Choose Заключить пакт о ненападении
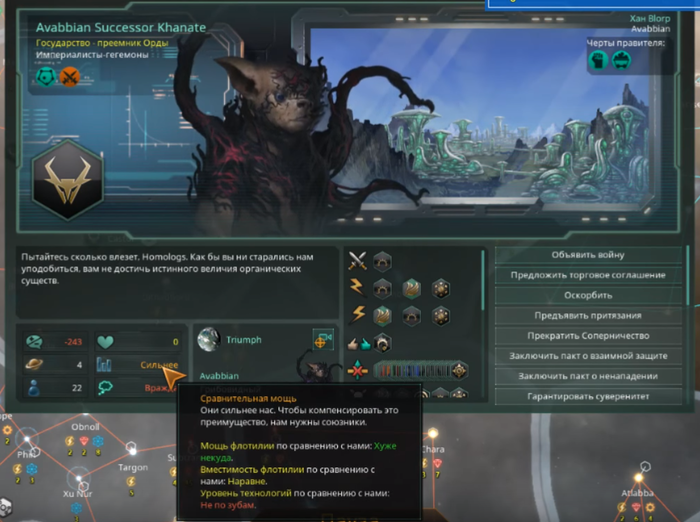The image size is (700, 522). [588, 376]
